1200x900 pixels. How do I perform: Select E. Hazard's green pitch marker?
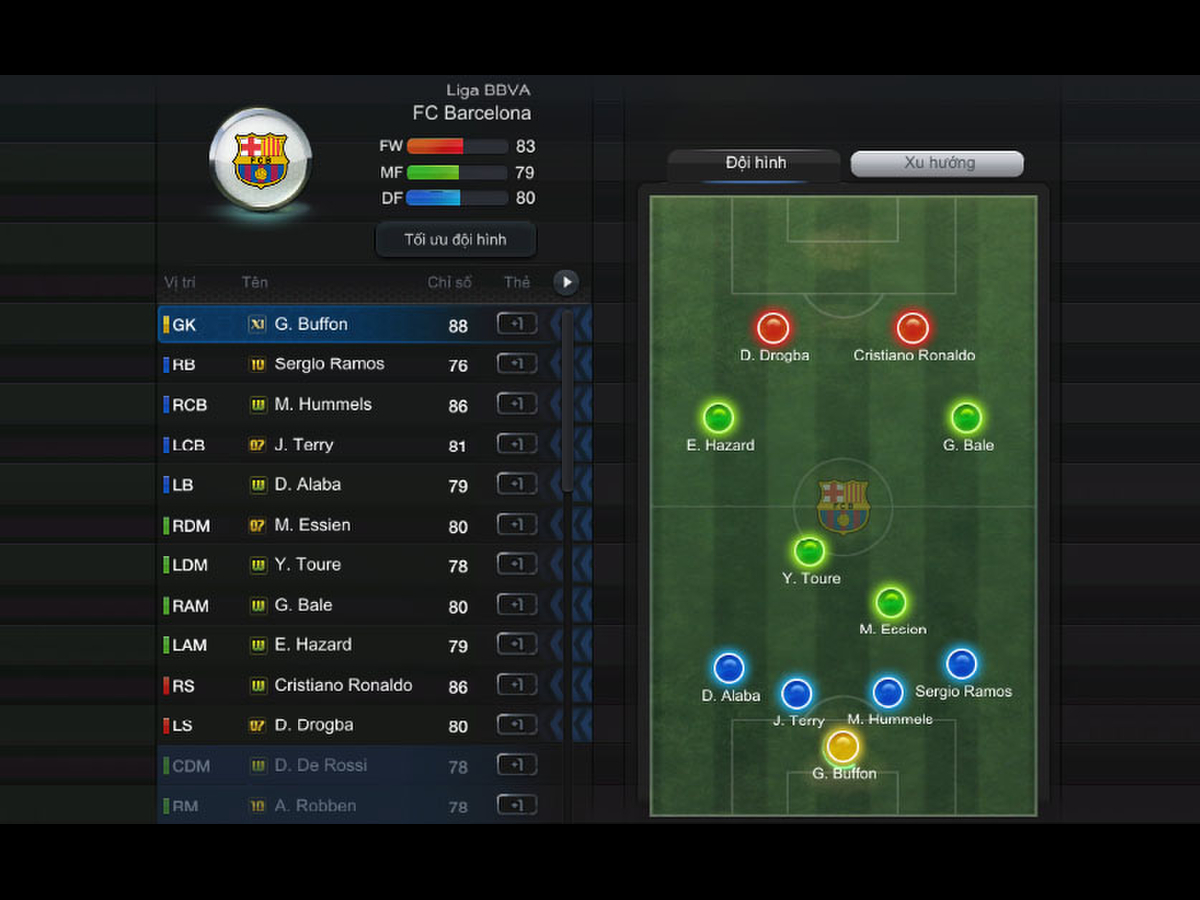click(719, 418)
